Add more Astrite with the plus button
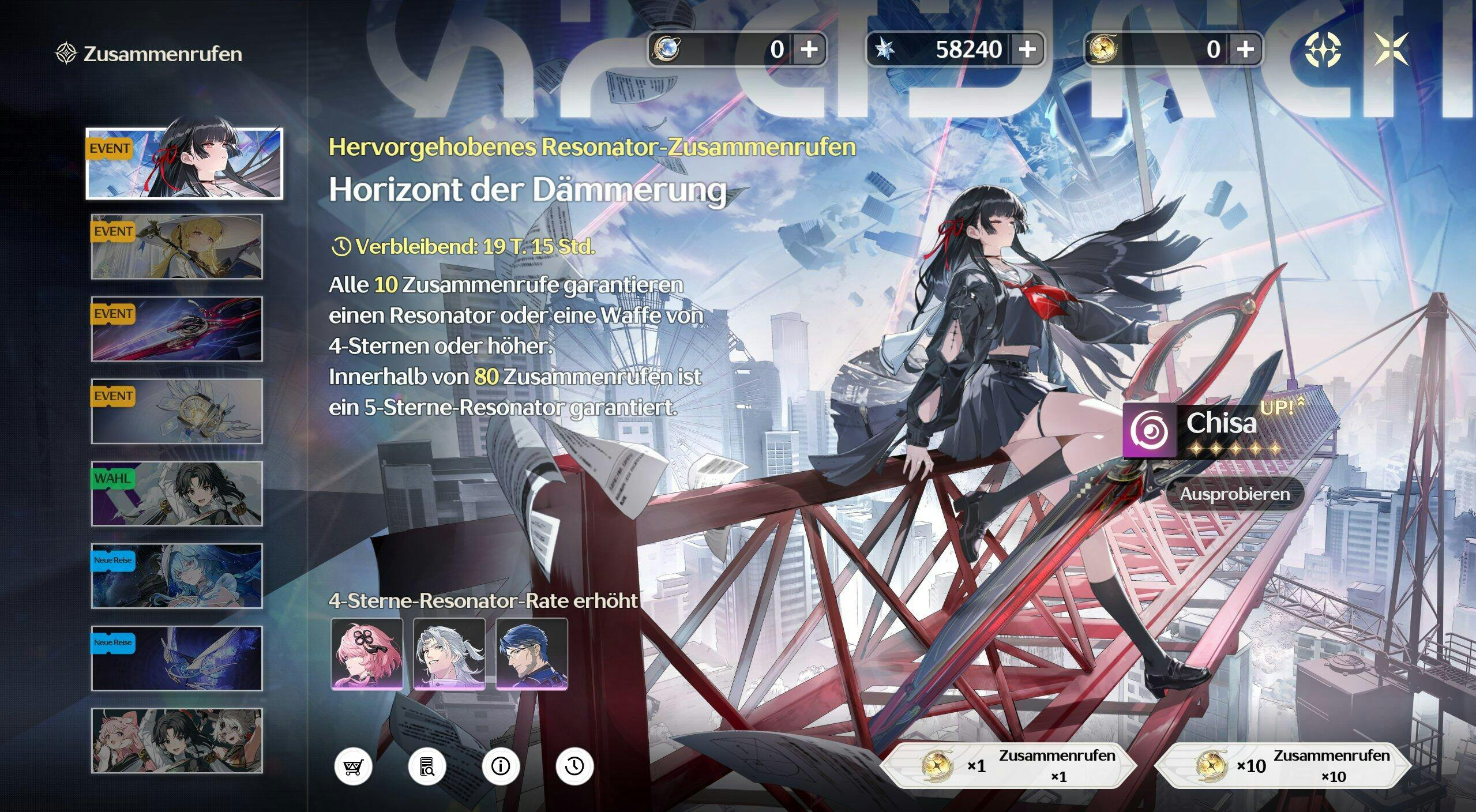 click(1027, 49)
